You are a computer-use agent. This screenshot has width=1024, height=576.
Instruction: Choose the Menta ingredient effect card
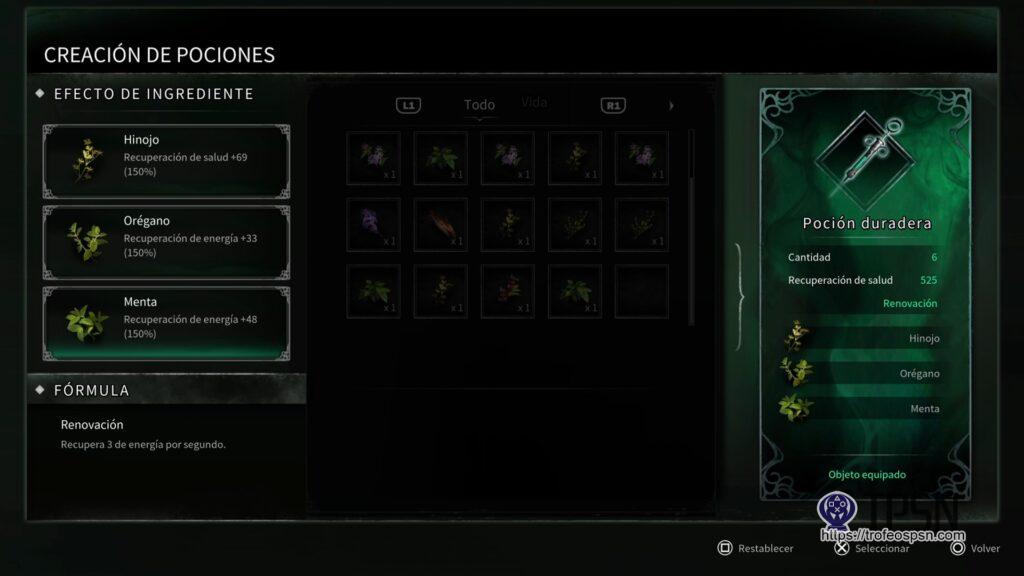click(x=166, y=323)
